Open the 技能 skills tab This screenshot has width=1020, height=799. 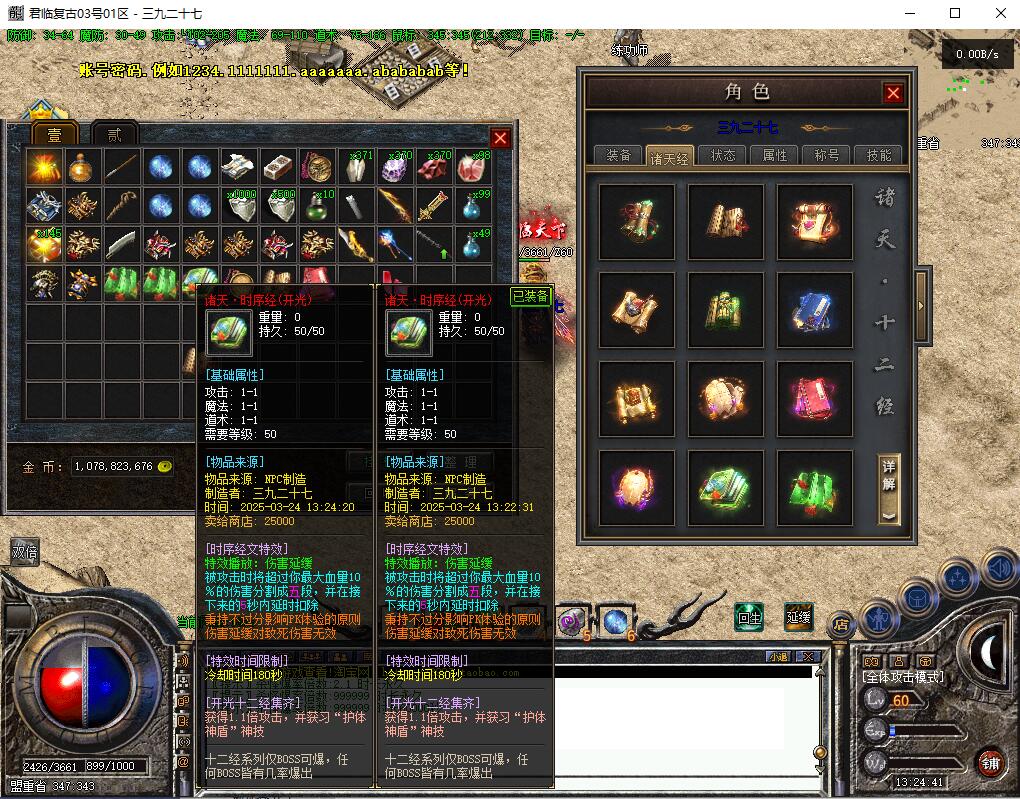coord(878,155)
